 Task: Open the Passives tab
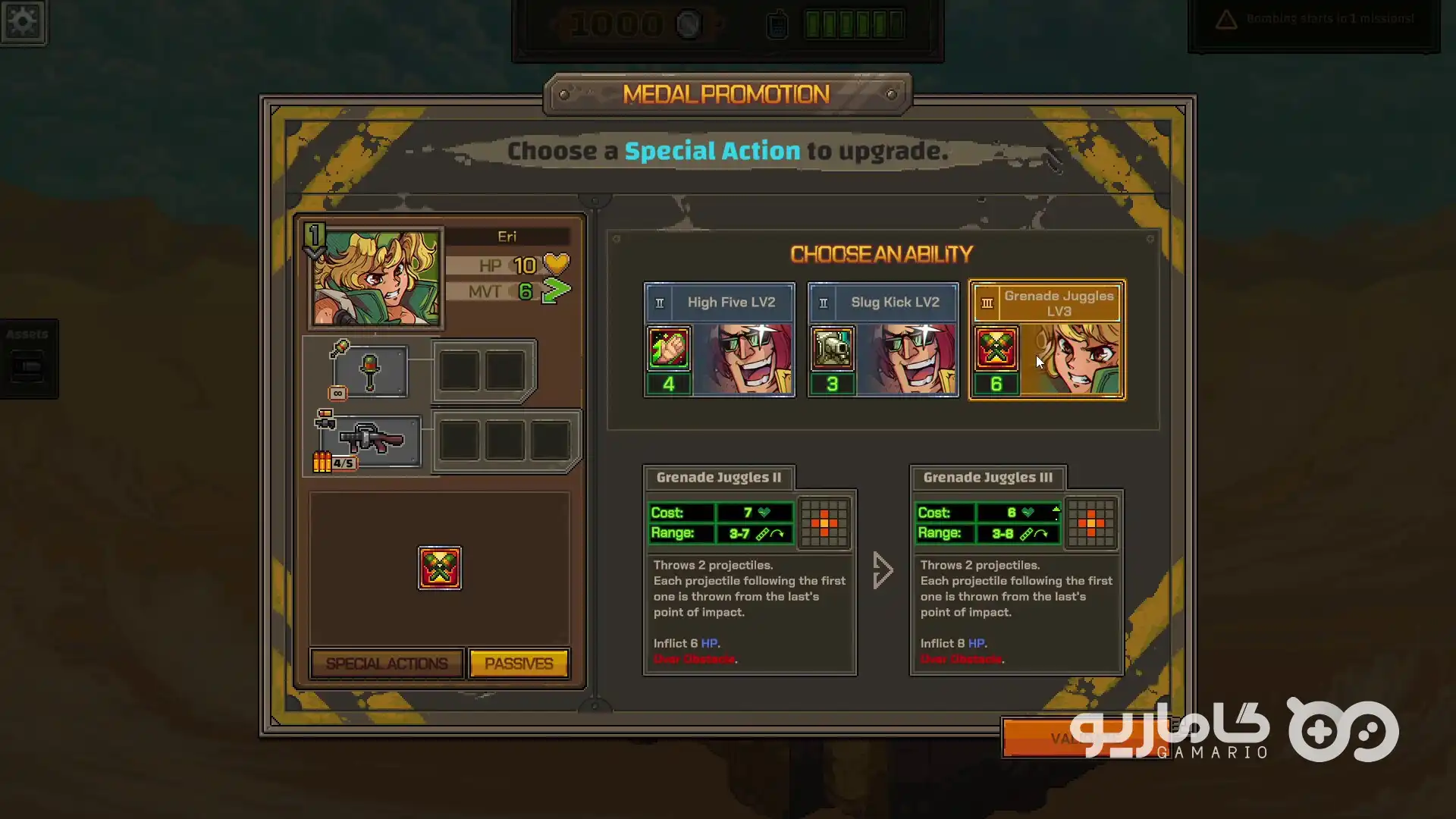[519, 664]
